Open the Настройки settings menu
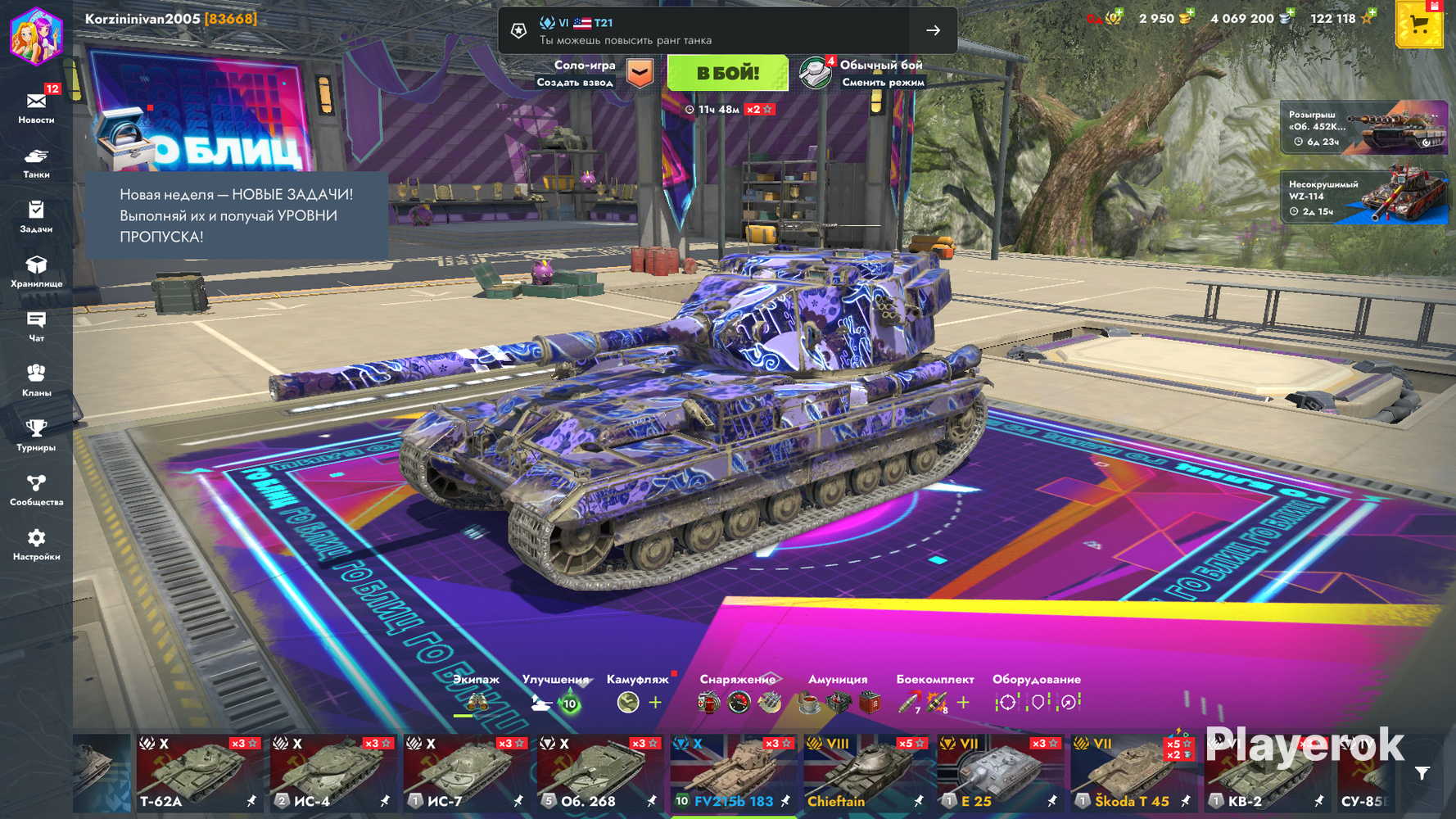This screenshot has height=819, width=1456. [36, 545]
